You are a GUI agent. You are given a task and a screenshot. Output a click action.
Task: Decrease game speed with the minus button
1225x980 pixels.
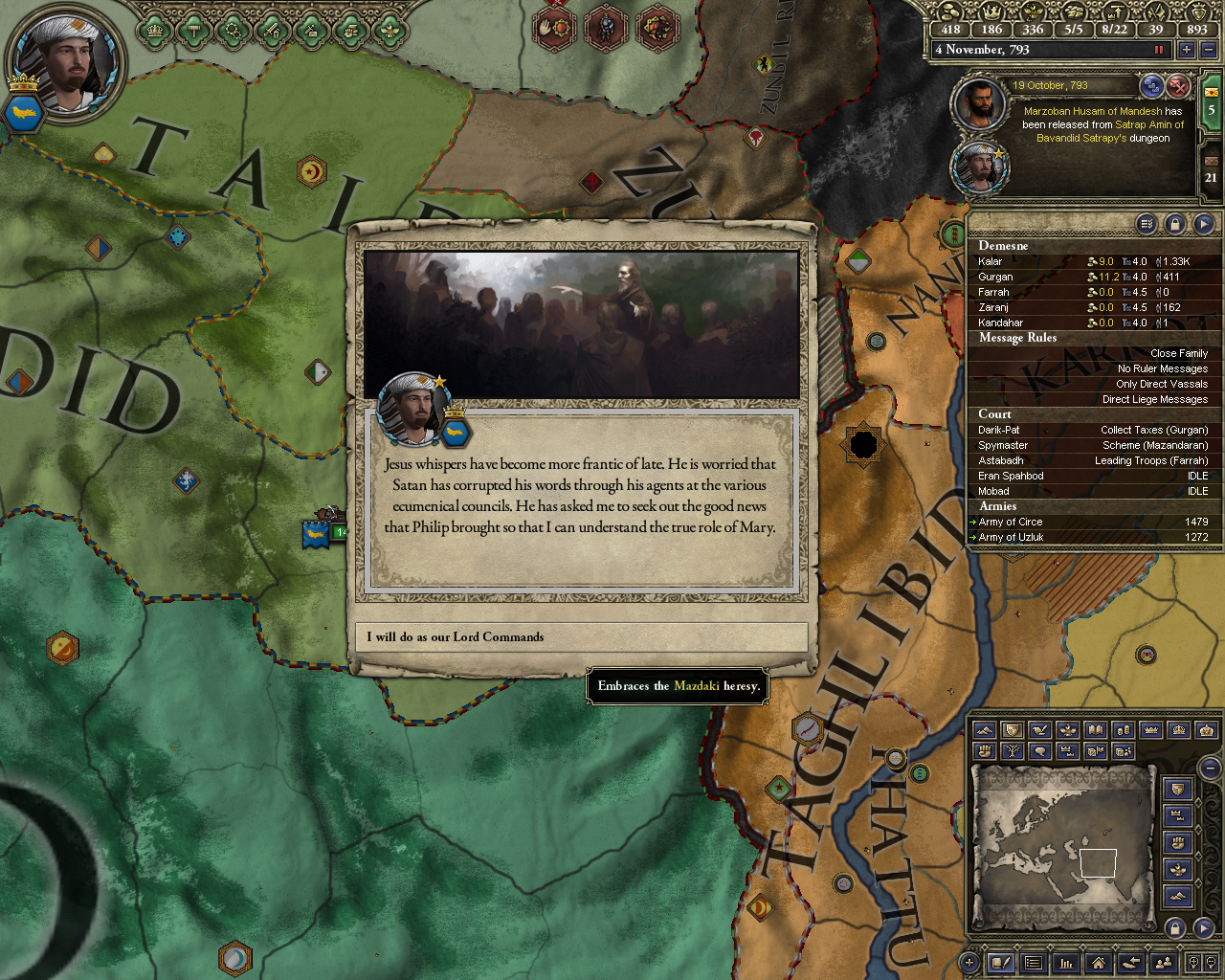pyautogui.click(x=1208, y=50)
